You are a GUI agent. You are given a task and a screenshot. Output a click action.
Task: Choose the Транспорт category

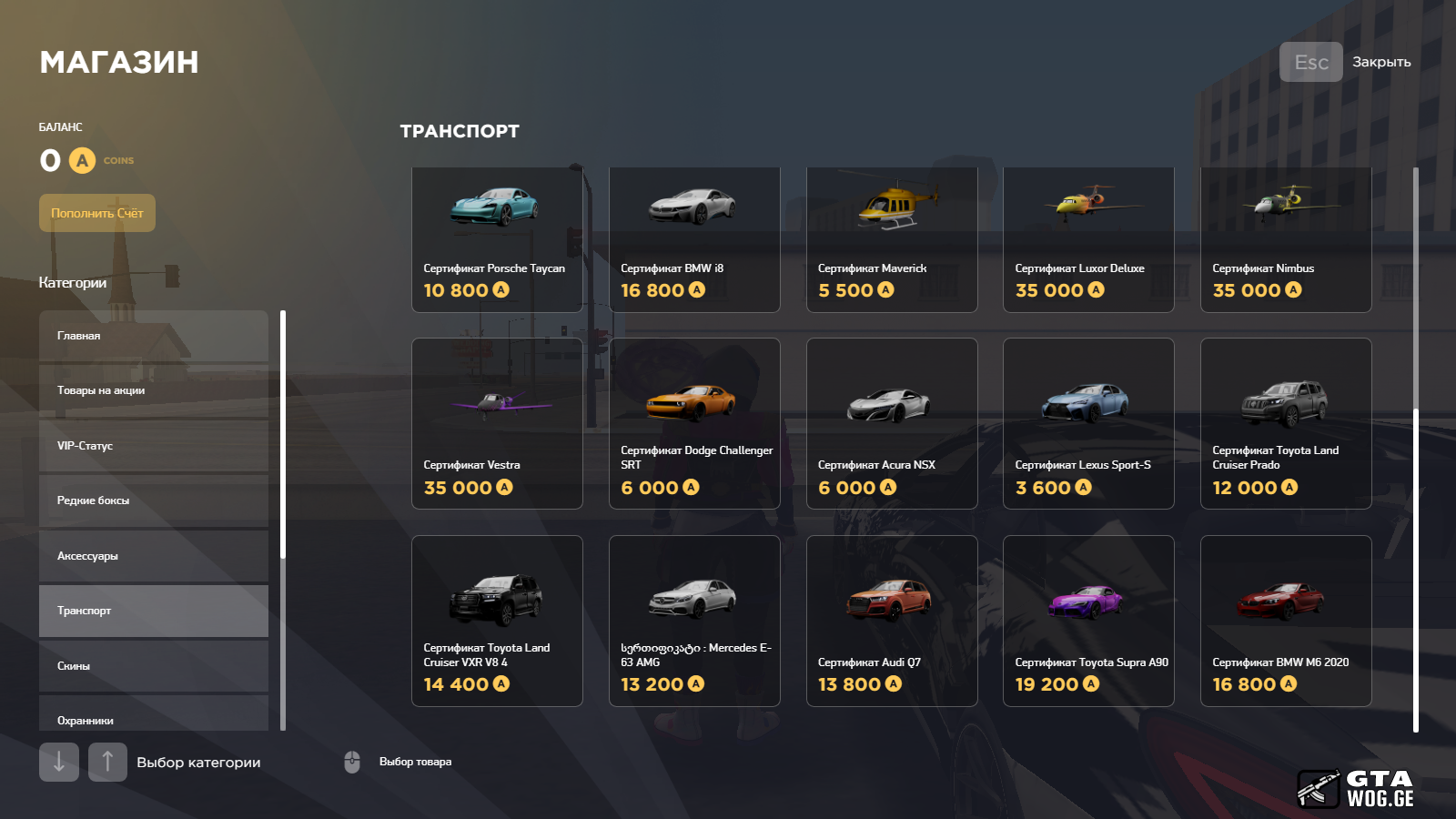[x=153, y=611]
